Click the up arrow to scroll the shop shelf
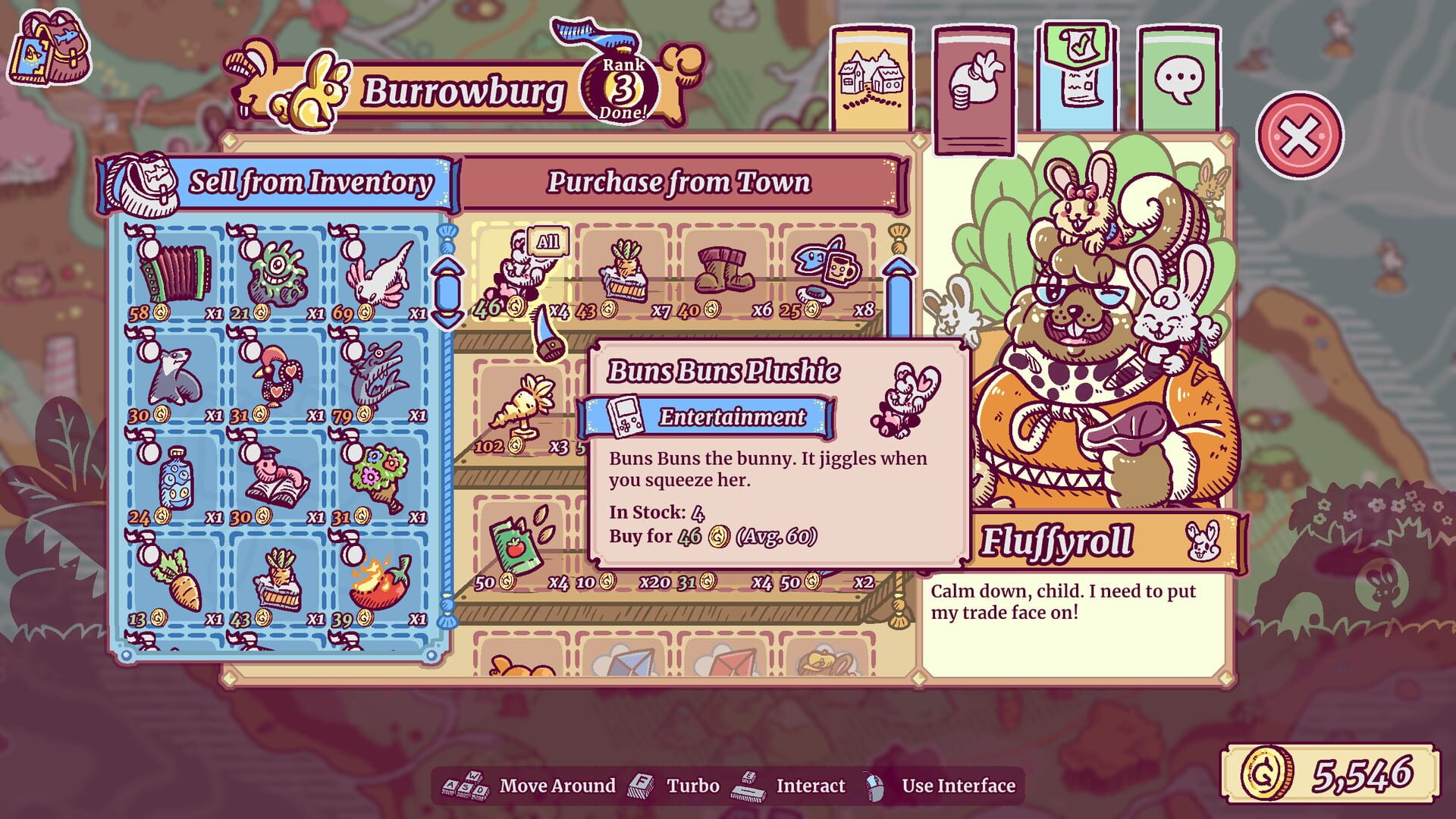1456x819 pixels. click(899, 267)
